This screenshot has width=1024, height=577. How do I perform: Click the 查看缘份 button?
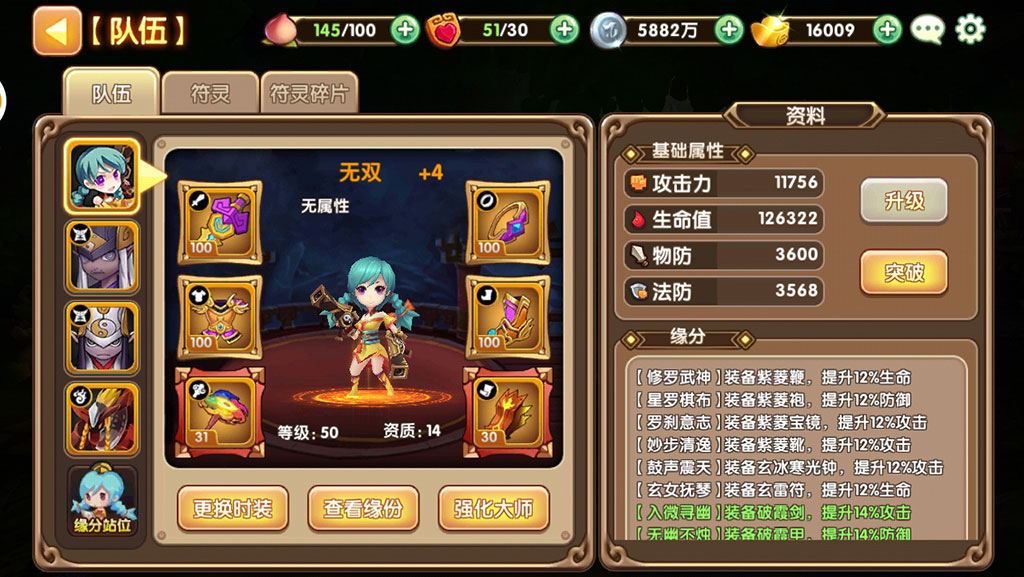click(362, 509)
